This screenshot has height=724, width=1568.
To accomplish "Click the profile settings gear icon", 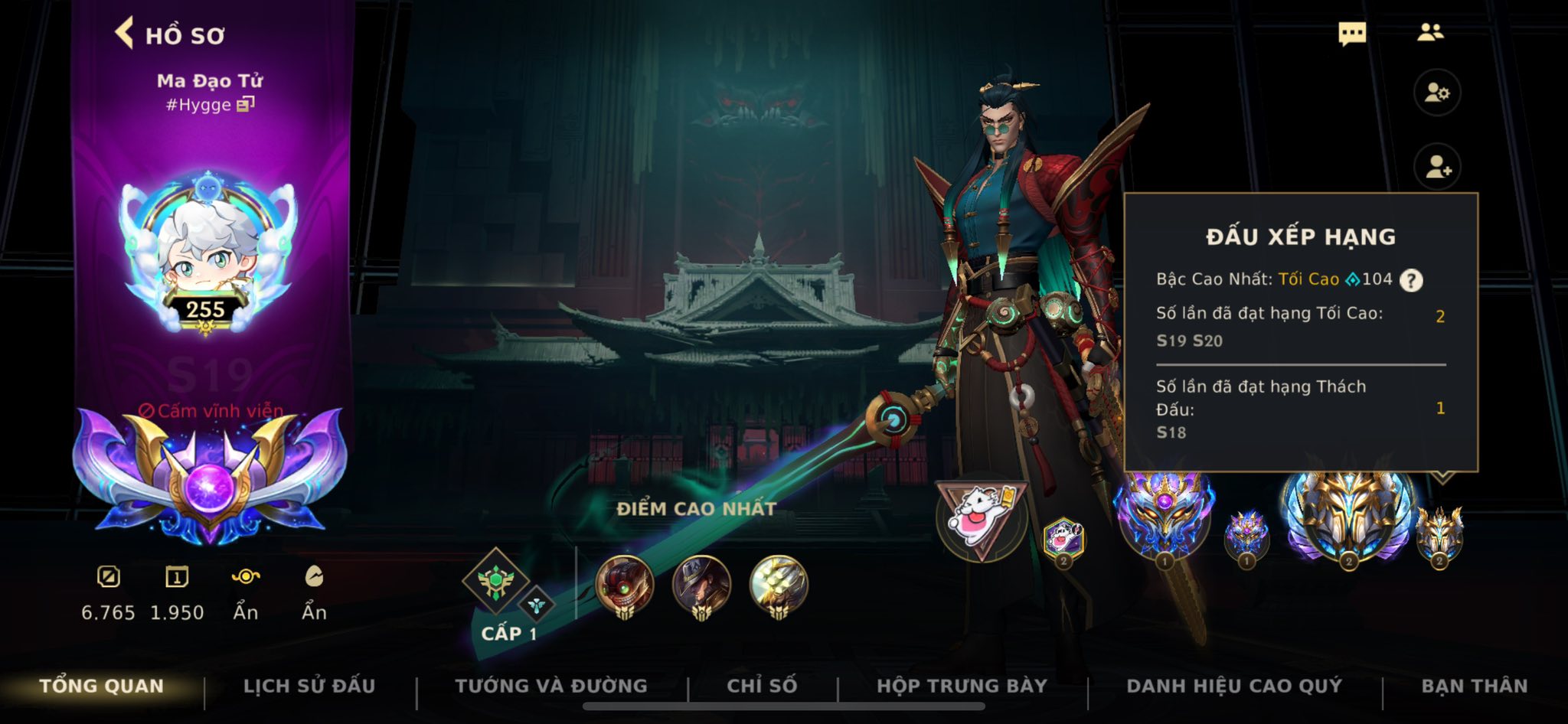I will point(1437,93).
